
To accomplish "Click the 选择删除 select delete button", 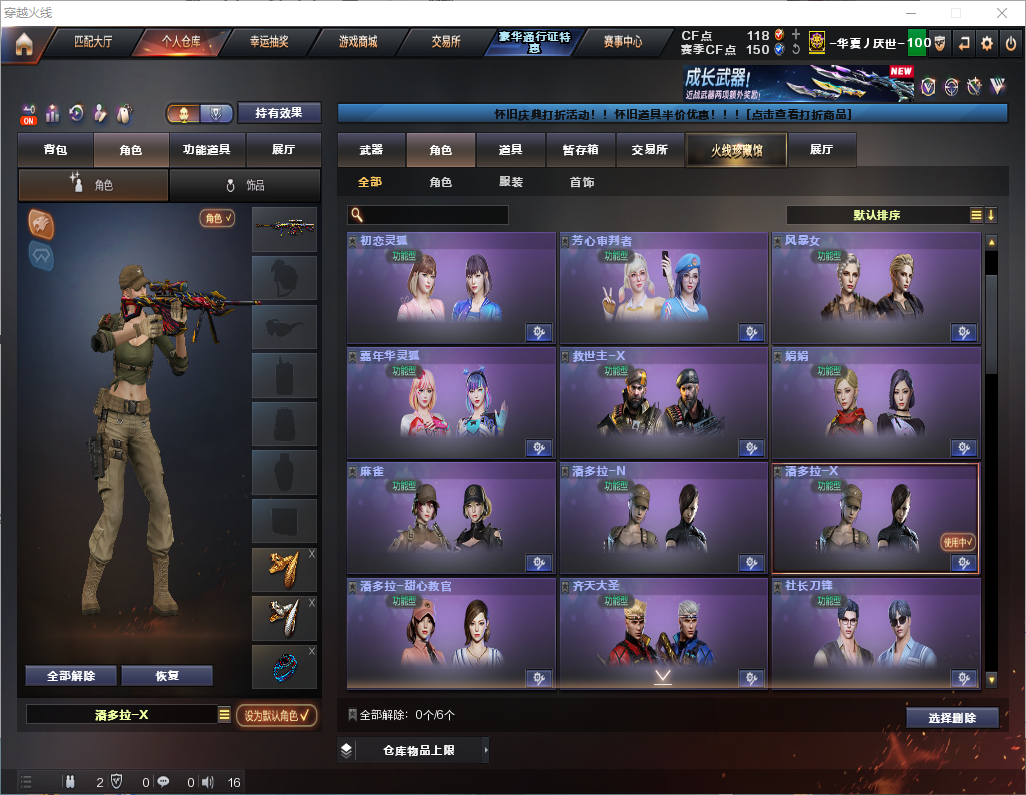I will click(952, 718).
